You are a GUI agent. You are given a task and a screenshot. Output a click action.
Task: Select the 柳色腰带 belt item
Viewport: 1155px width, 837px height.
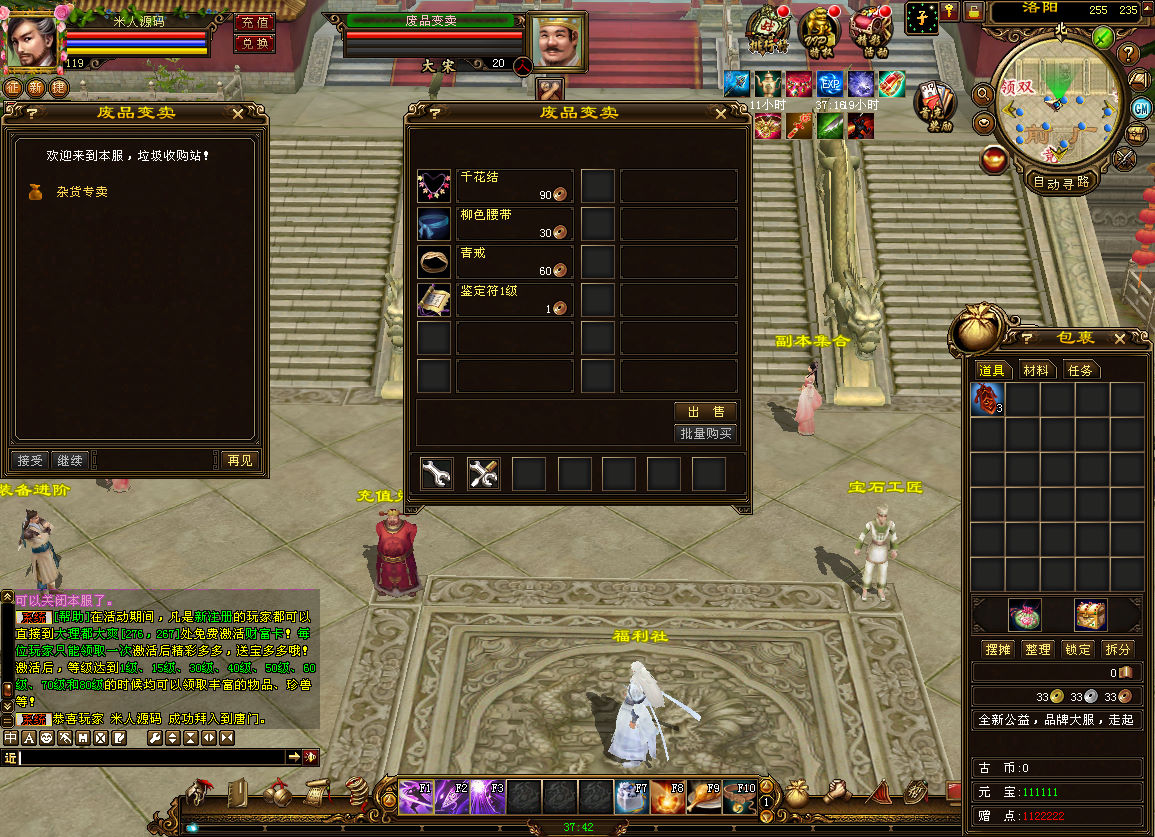pos(435,224)
